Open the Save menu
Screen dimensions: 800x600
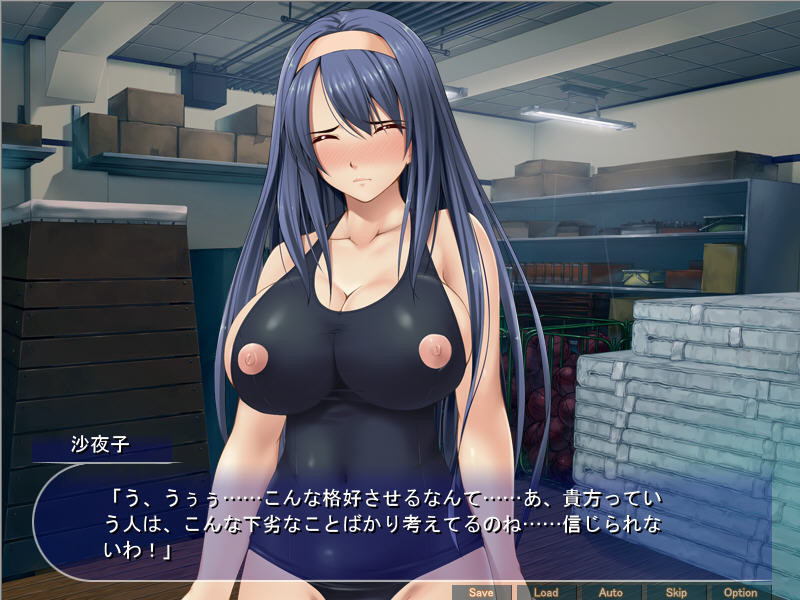click(481, 592)
